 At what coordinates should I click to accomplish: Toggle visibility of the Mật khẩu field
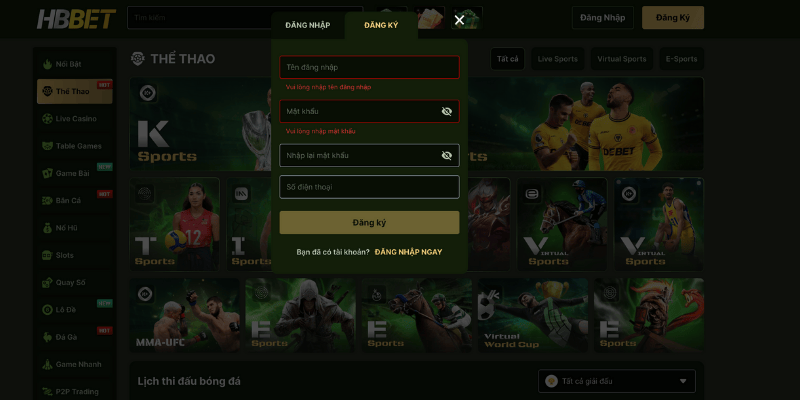447,111
